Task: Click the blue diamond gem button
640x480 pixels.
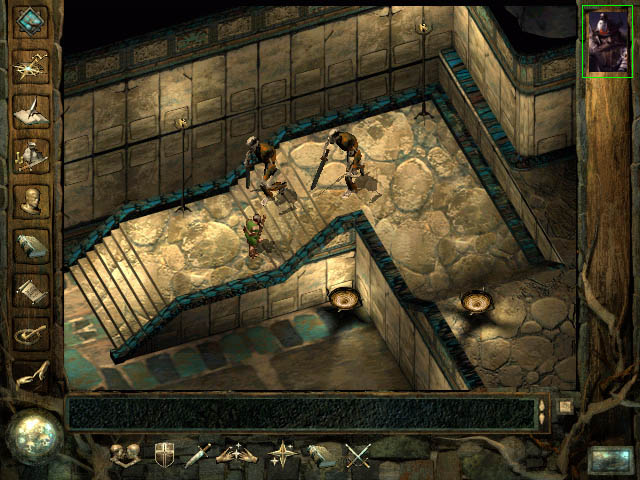Action: [x=30, y=21]
